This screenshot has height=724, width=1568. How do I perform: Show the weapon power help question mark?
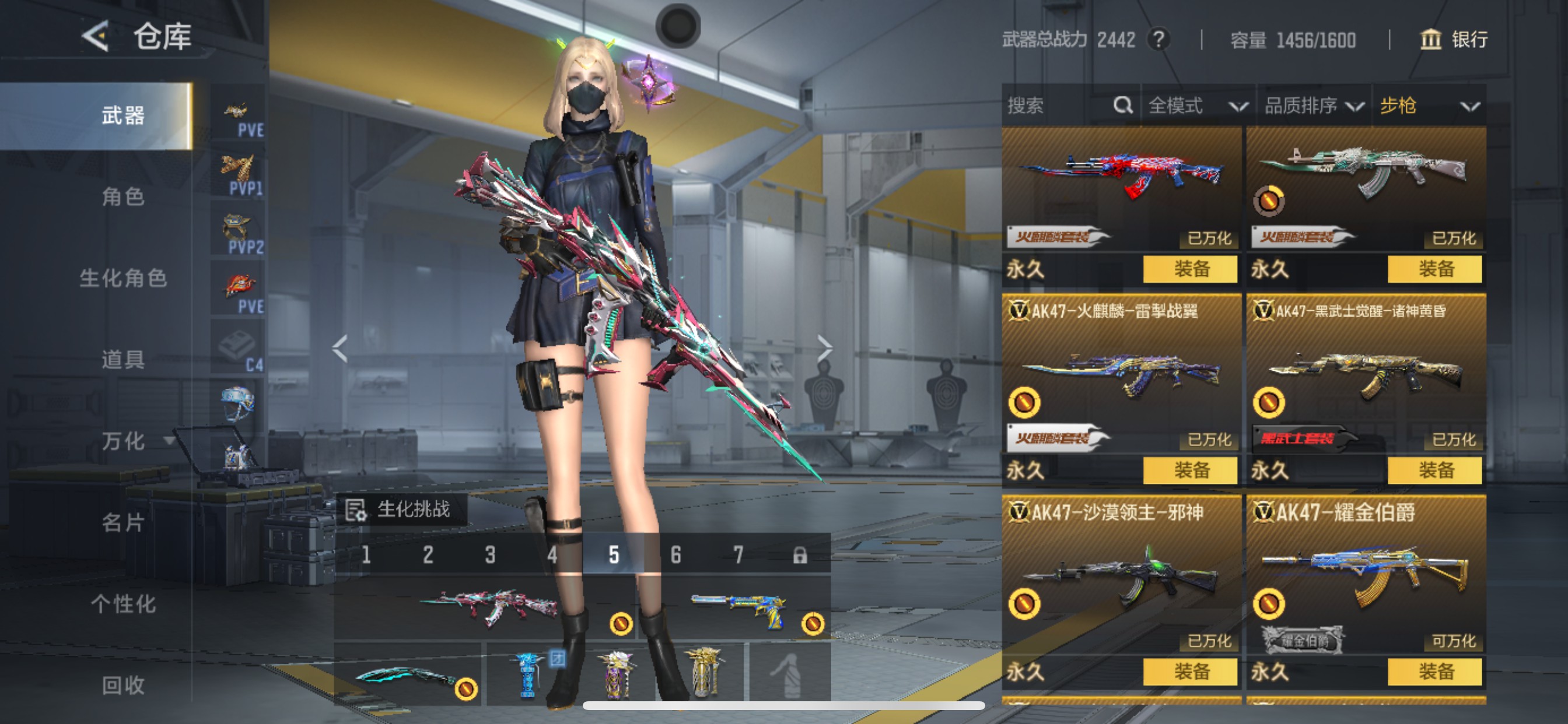[1159, 40]
